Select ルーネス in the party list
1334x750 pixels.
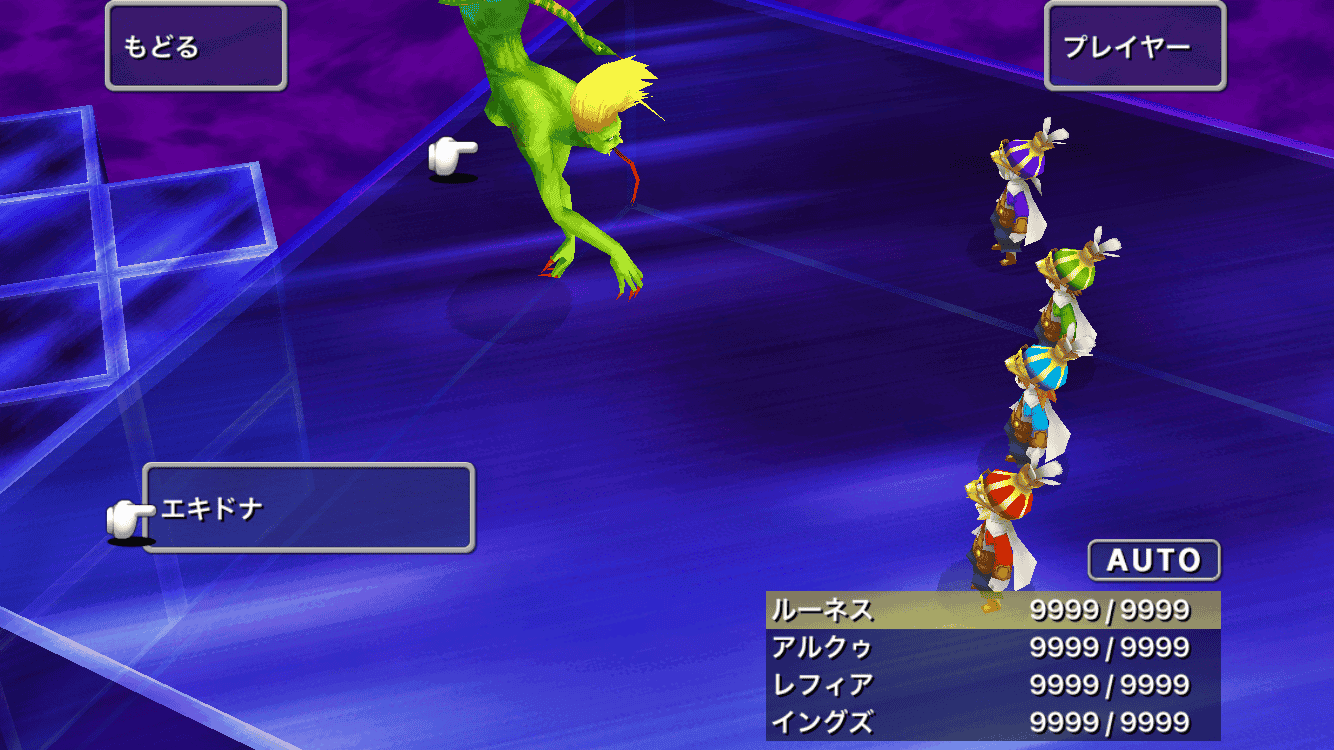992,610
